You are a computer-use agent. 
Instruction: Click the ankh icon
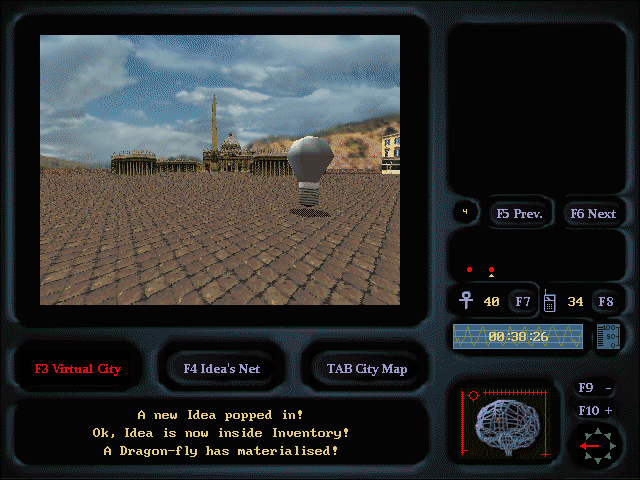tap(465, 300)
